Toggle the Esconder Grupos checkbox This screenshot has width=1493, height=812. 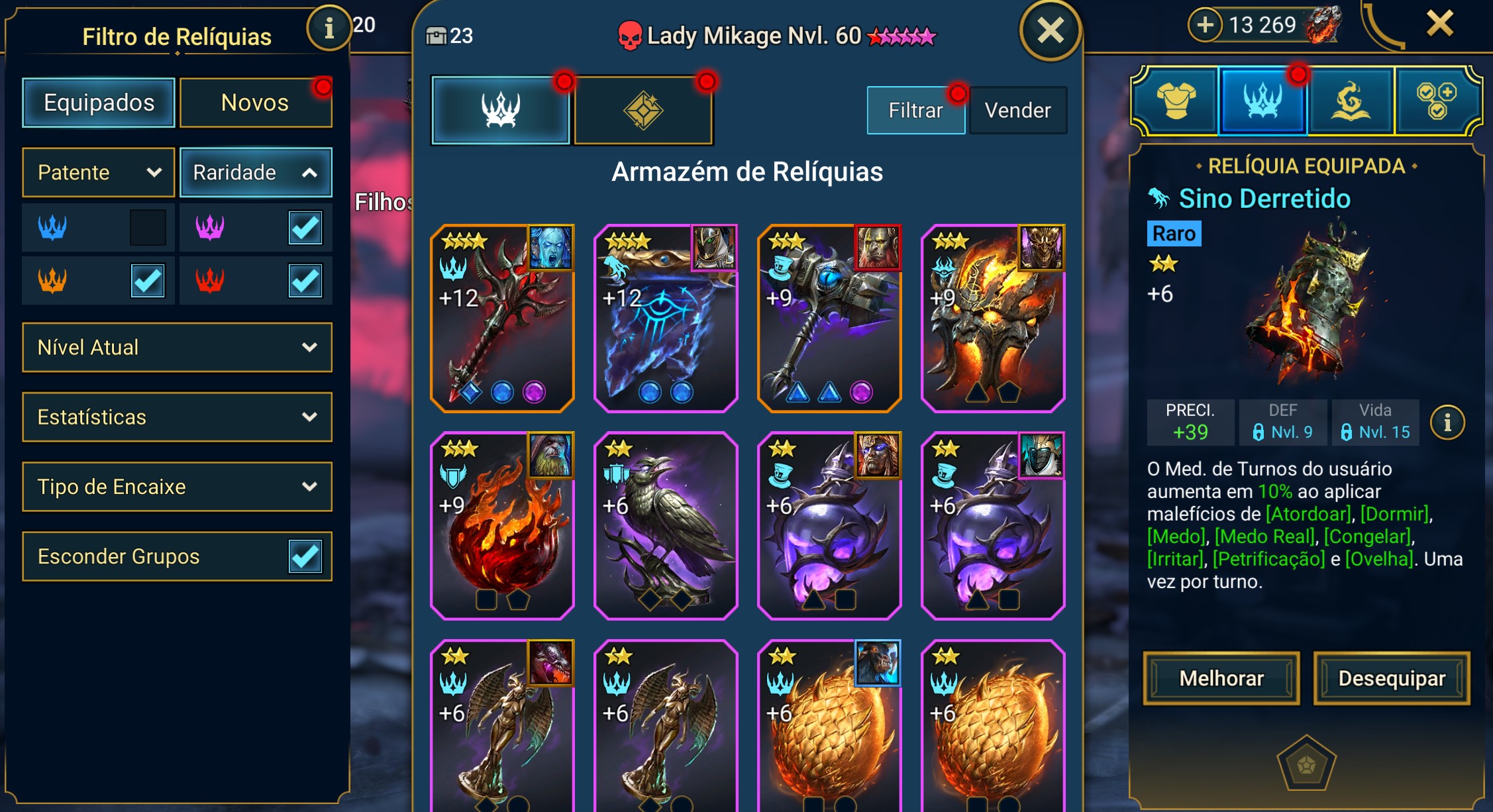[x=305, y=556]
